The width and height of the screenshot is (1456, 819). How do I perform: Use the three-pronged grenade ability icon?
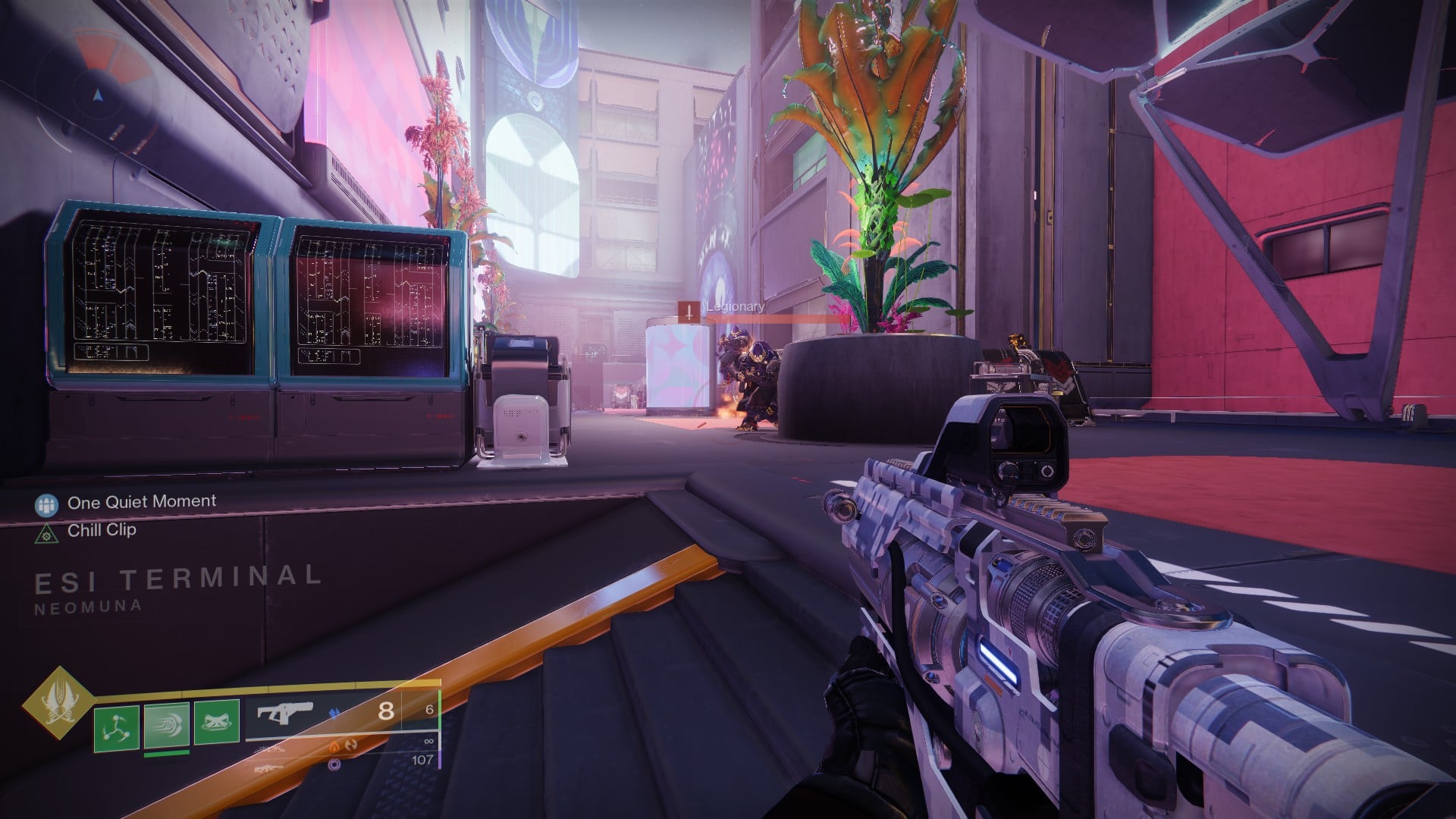(x=117, y=729)
